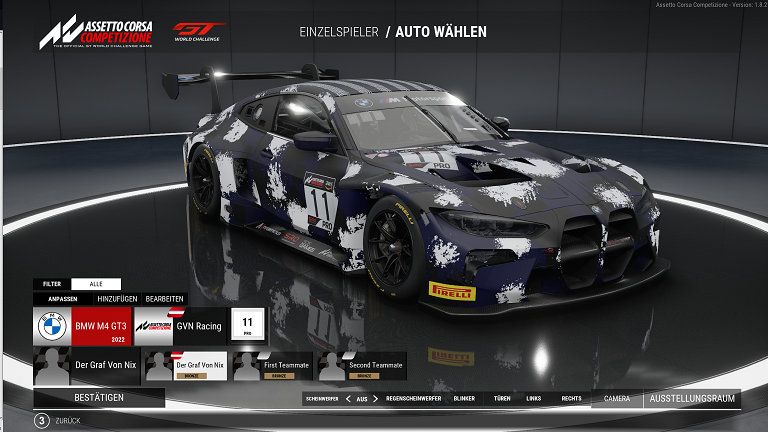
Task: Choose the GVN Racing team tile
Action: click(182, 326)
